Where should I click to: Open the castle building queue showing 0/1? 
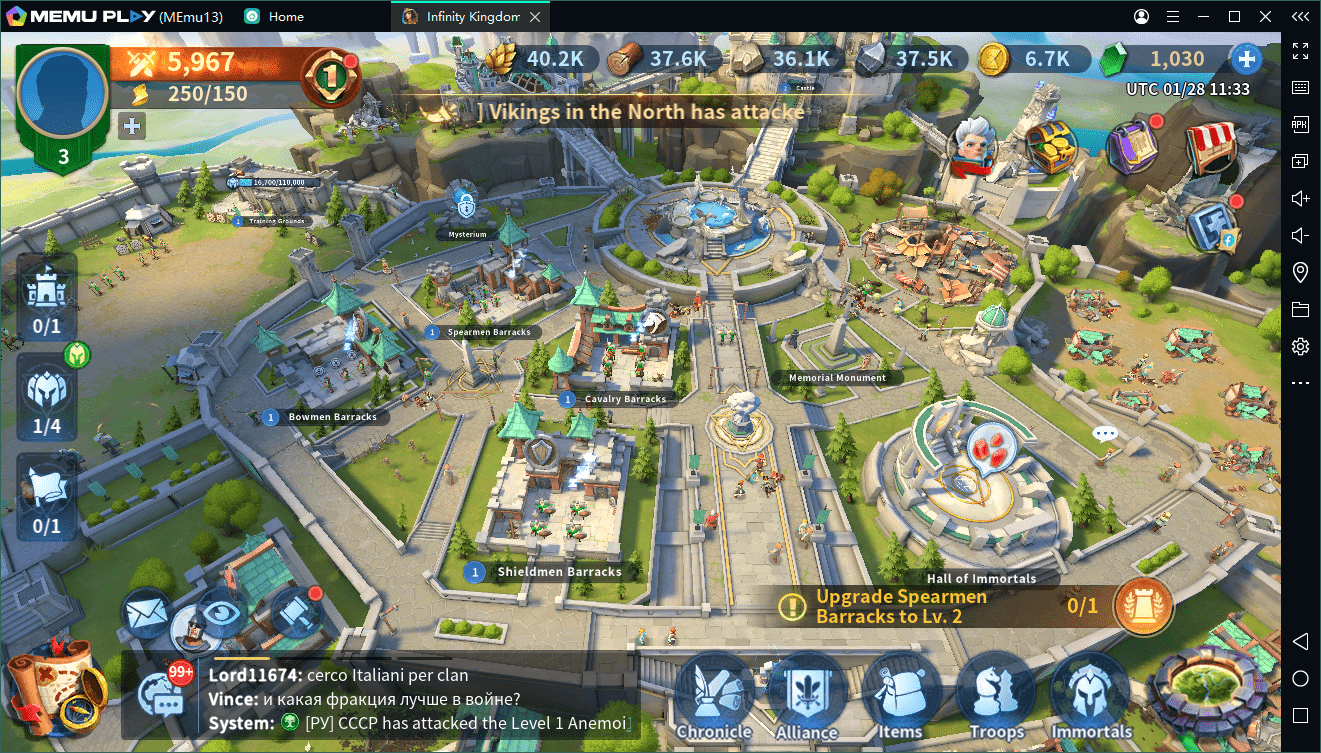pos(46,297)
